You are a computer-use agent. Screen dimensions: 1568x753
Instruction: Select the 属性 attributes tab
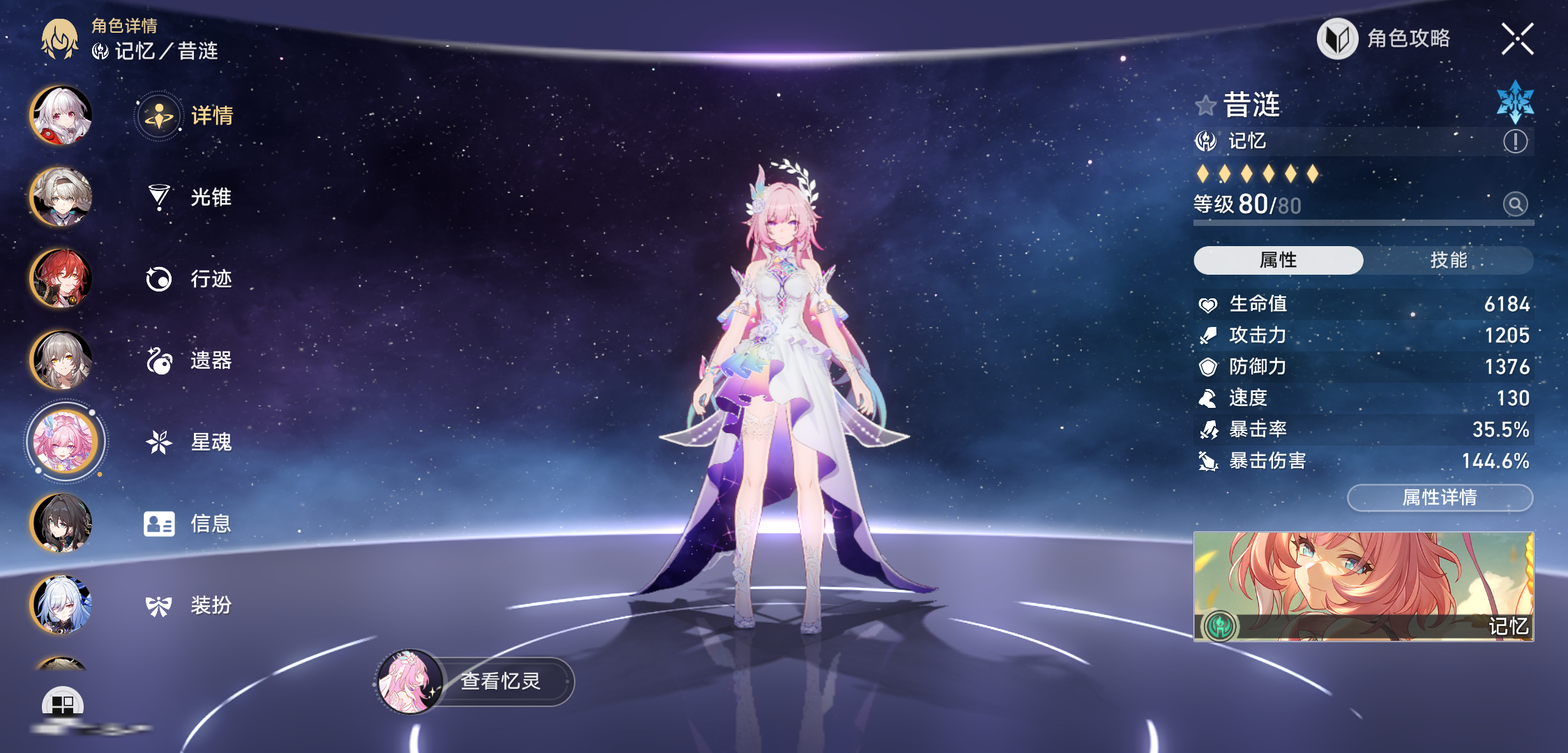1278,260
